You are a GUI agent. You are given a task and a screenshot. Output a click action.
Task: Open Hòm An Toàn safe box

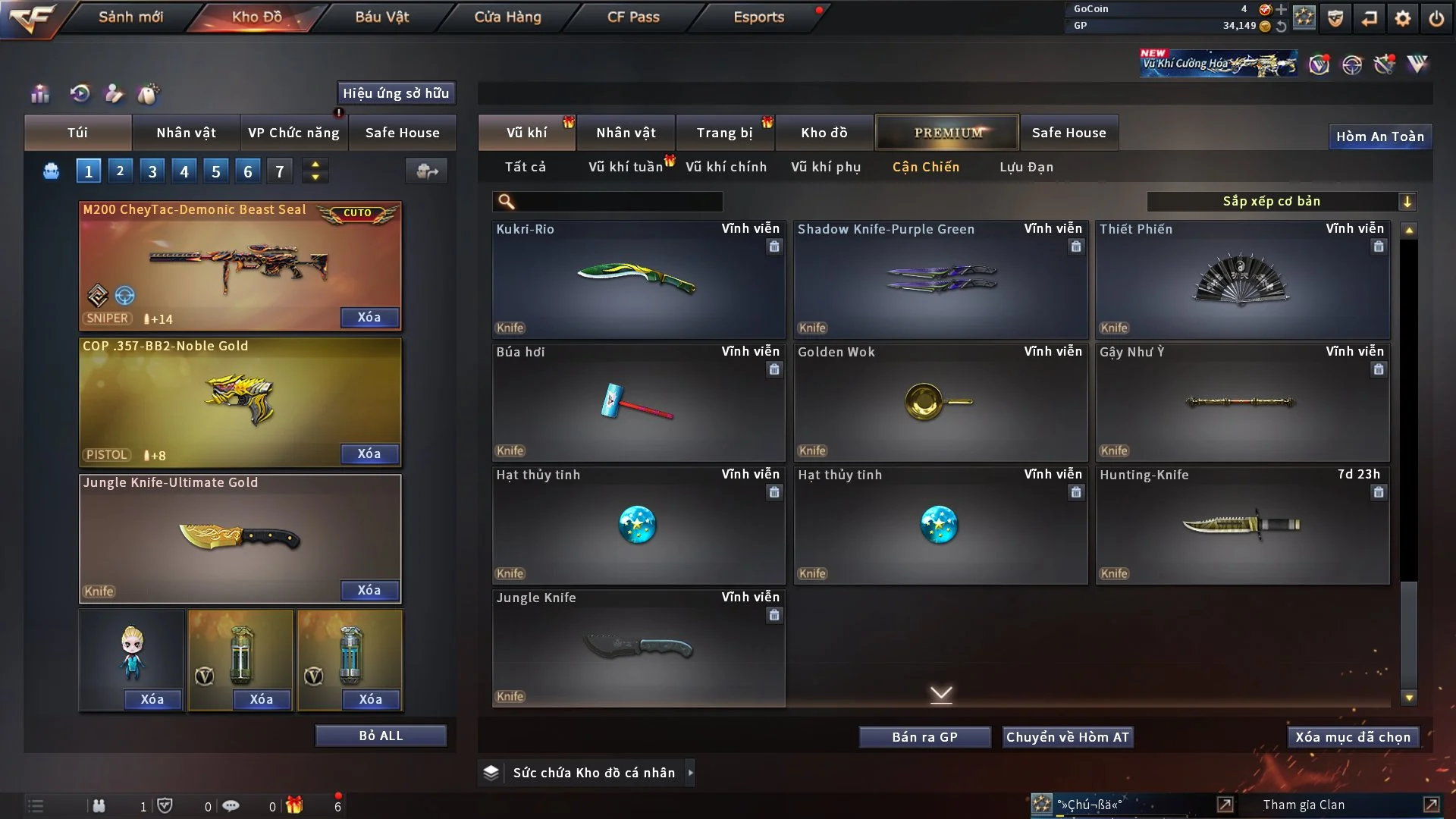pyautogui.click(x=1379, y=136)
